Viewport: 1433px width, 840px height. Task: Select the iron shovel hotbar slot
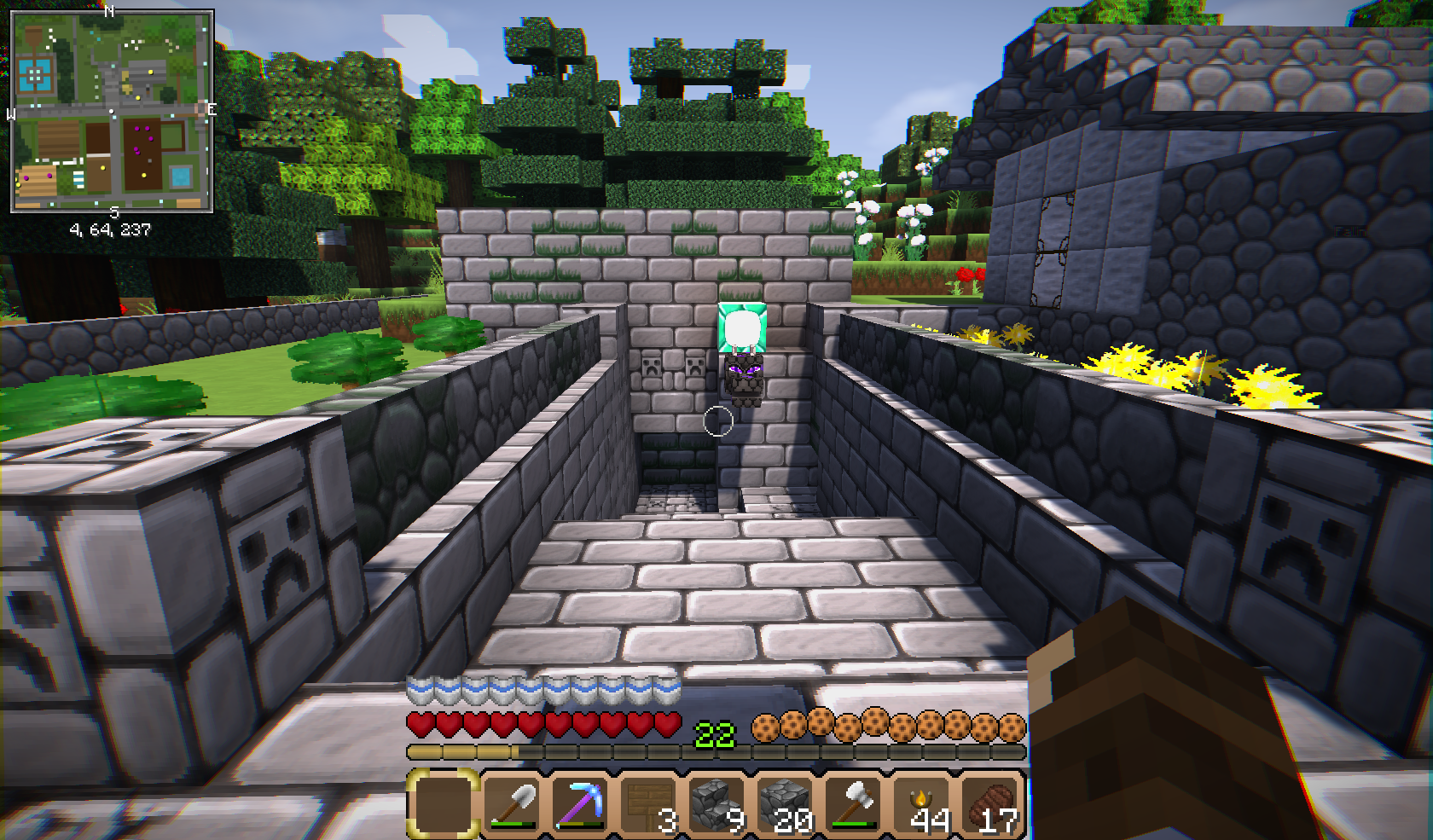[513, 803]
